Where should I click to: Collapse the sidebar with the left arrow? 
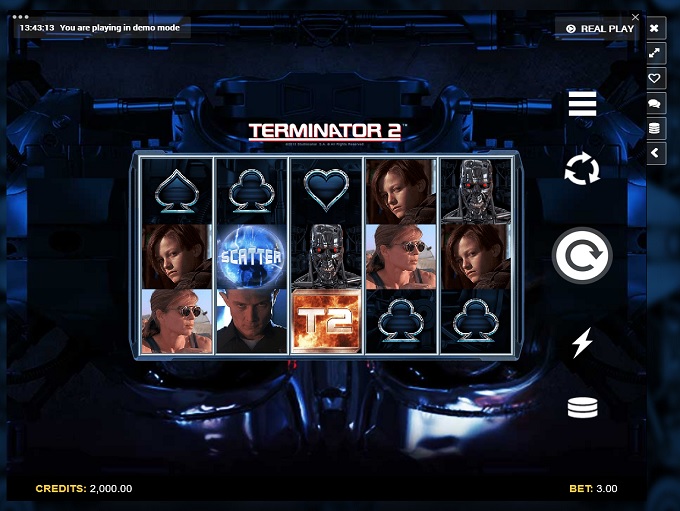[x=655, y=153]
